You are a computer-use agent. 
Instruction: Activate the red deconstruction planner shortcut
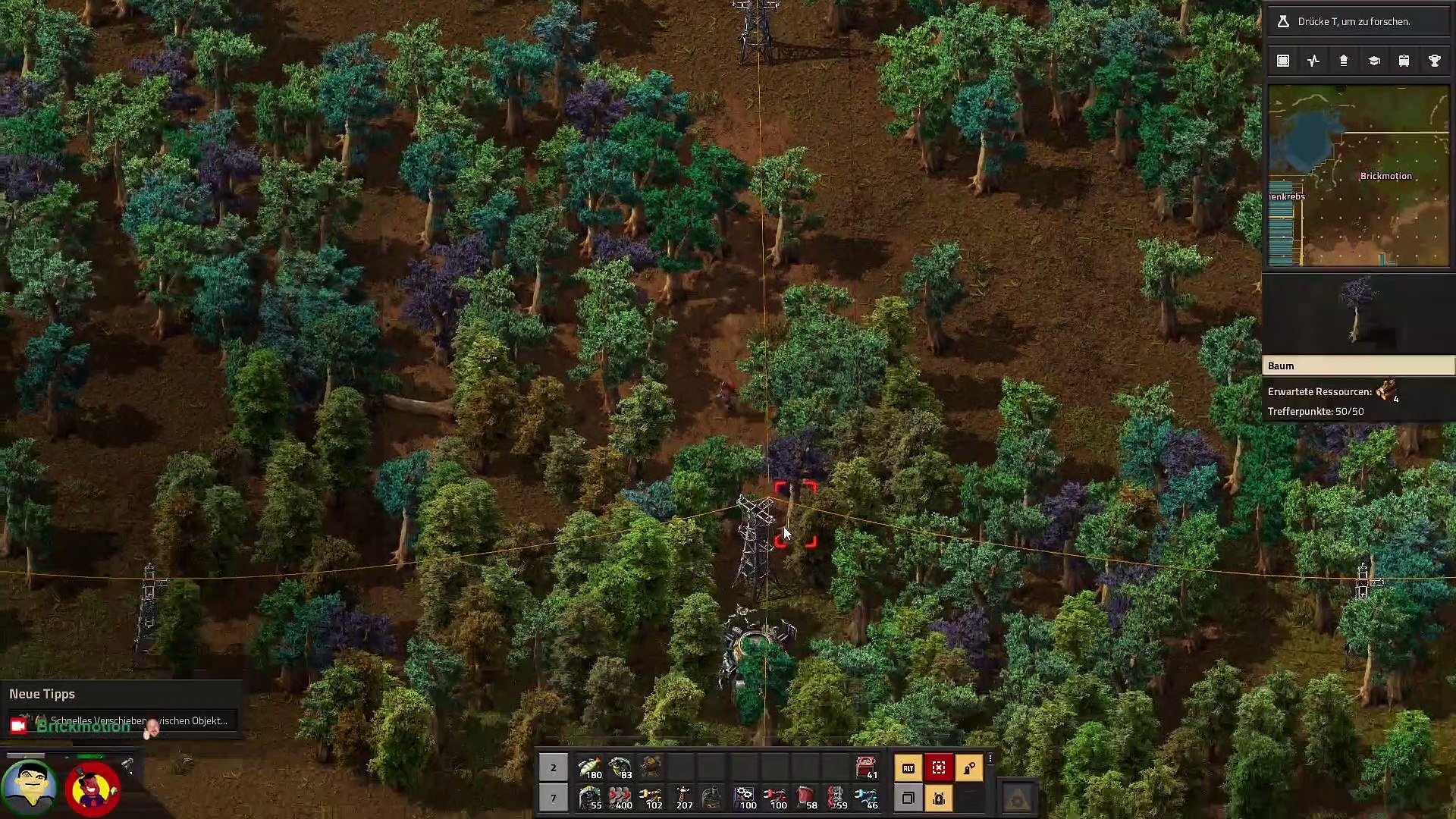pyautogui.click(x=939, y=768)
